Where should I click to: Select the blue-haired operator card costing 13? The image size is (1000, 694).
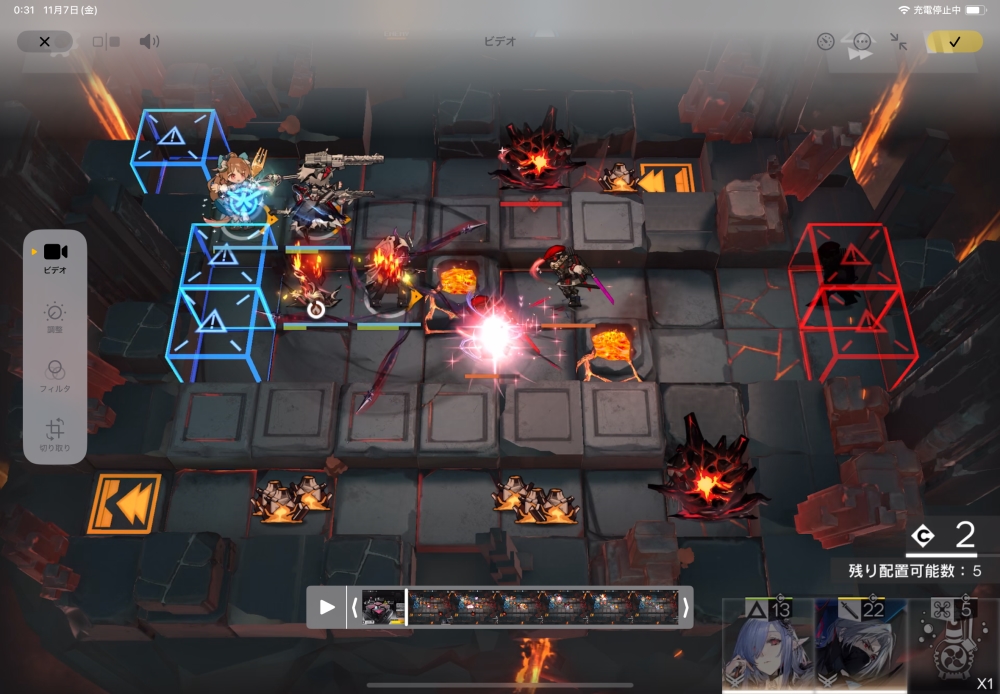click(x=767, y=647)
